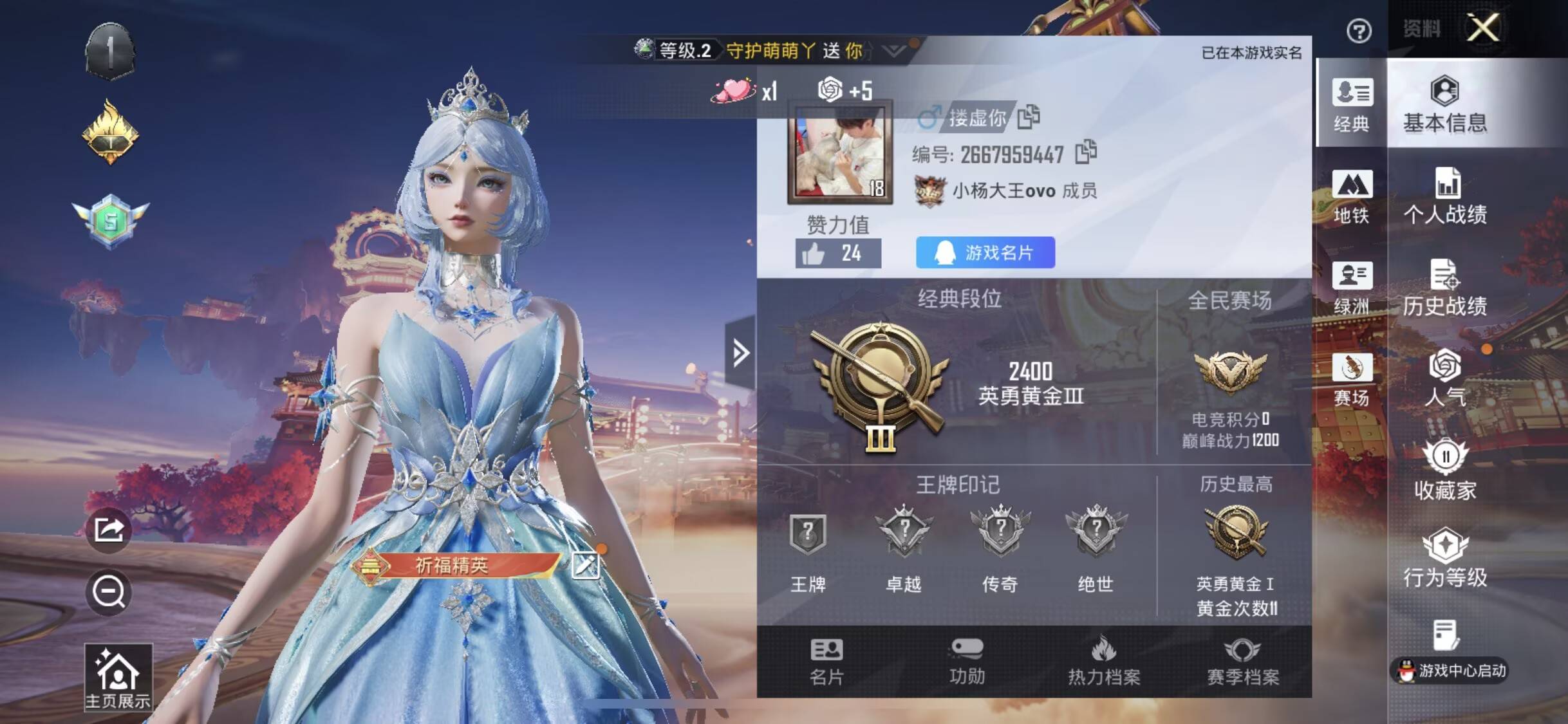This screenshot has height=724, width=1568.
Task: Open the question mark help icon
Action: tap(1359, 31)
